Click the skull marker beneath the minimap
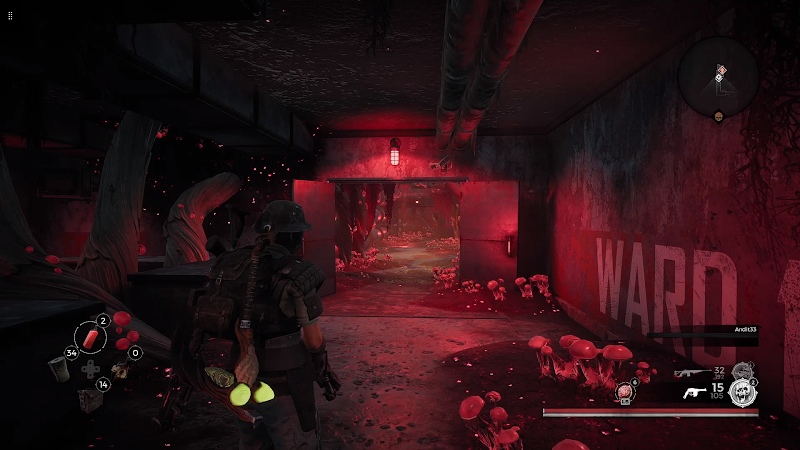The width and height of the screenshot is (800, 450). [718, 116]
